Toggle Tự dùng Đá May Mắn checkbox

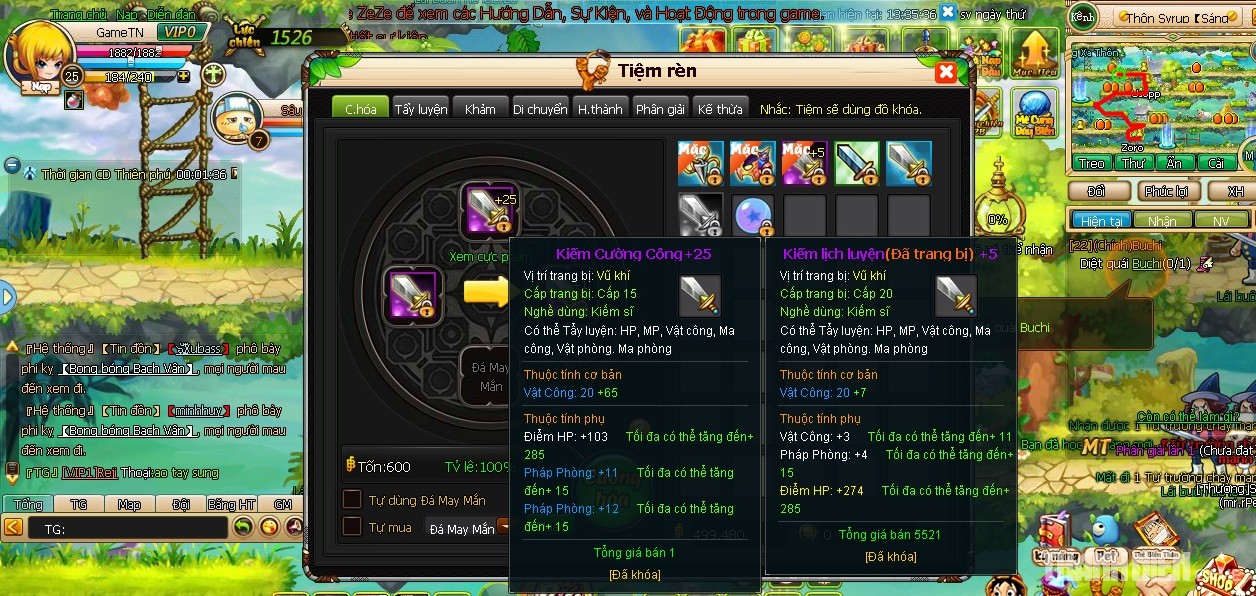pyautogui.click(x=352, y=499)
